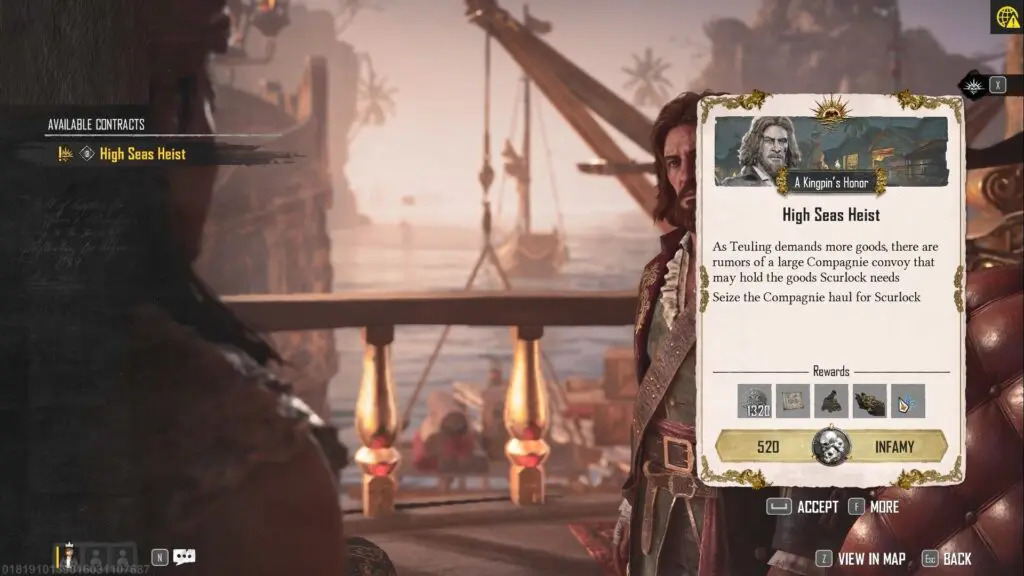1024x576 pixels.
Task: Inspect the treasure map reward
Action: pyautogui.click(x=792, y=401)
